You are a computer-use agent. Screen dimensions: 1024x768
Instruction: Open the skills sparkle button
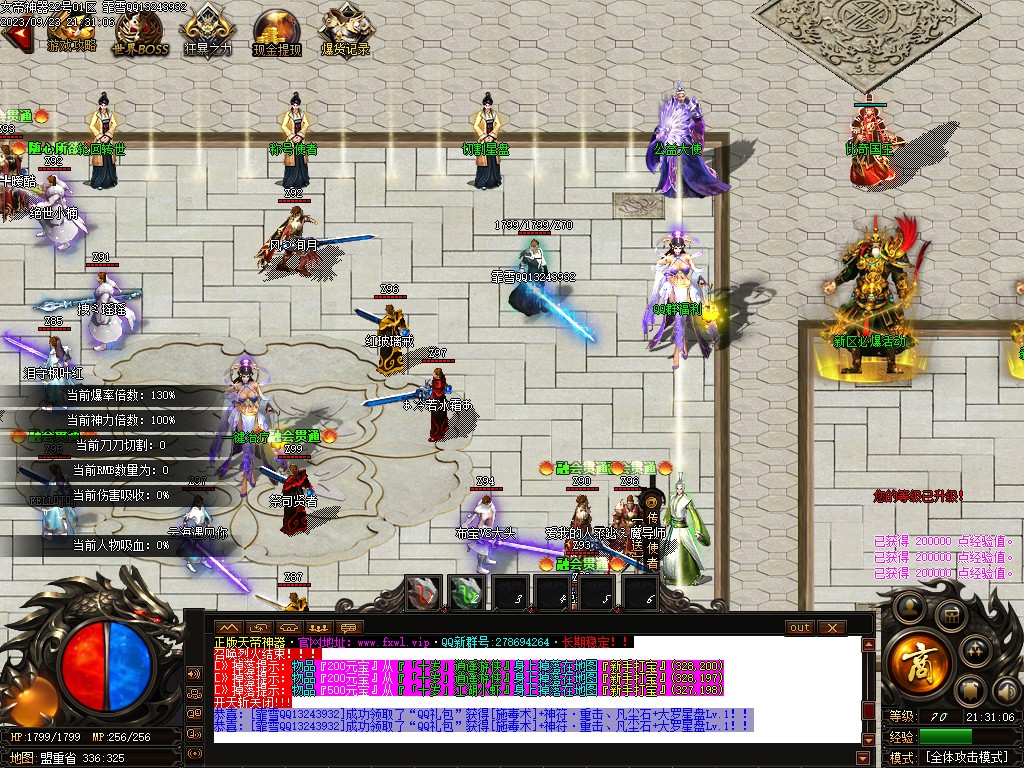coord(975,653)
